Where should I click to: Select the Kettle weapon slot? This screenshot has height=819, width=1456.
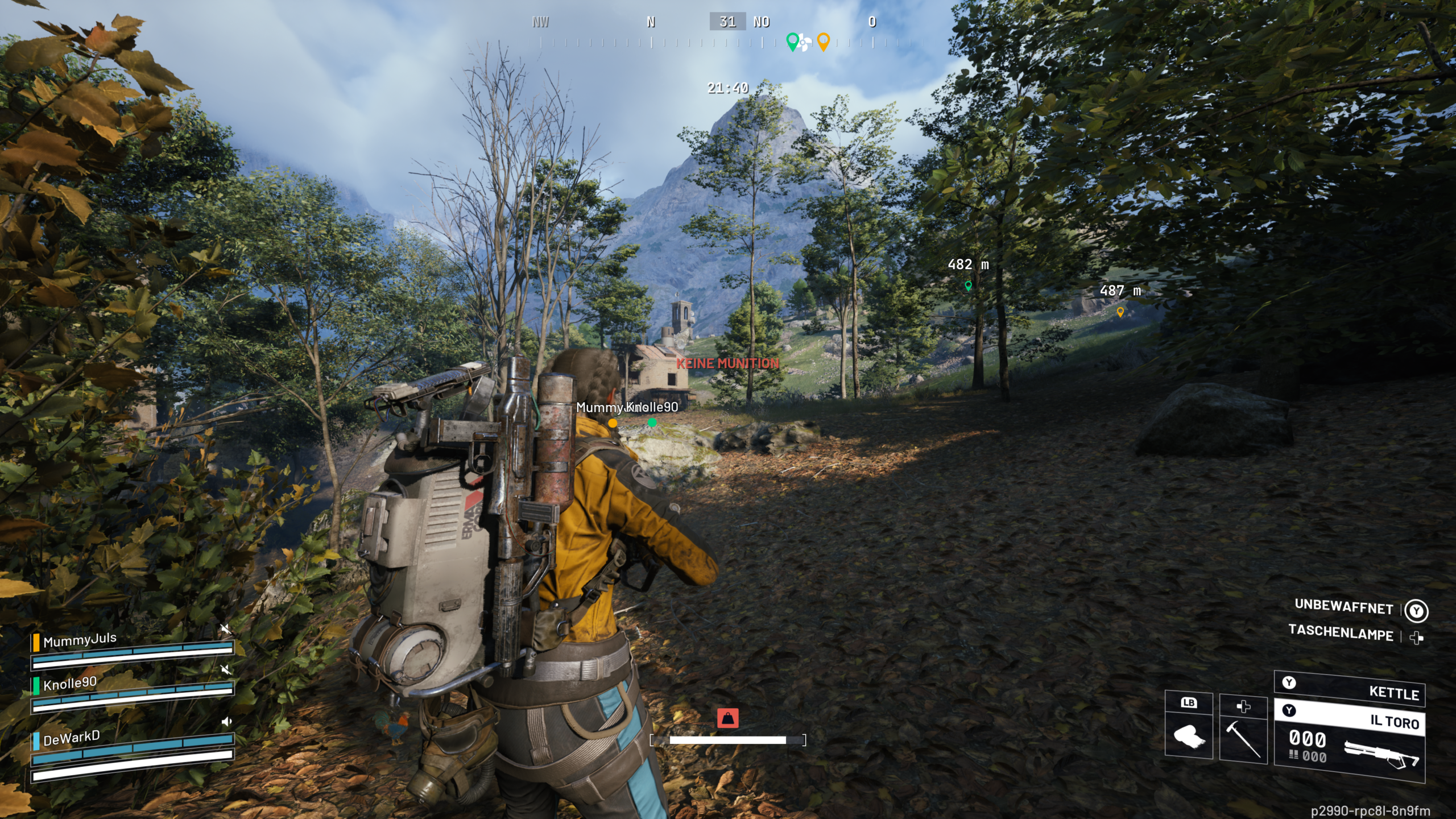(x=1350, y=689)
